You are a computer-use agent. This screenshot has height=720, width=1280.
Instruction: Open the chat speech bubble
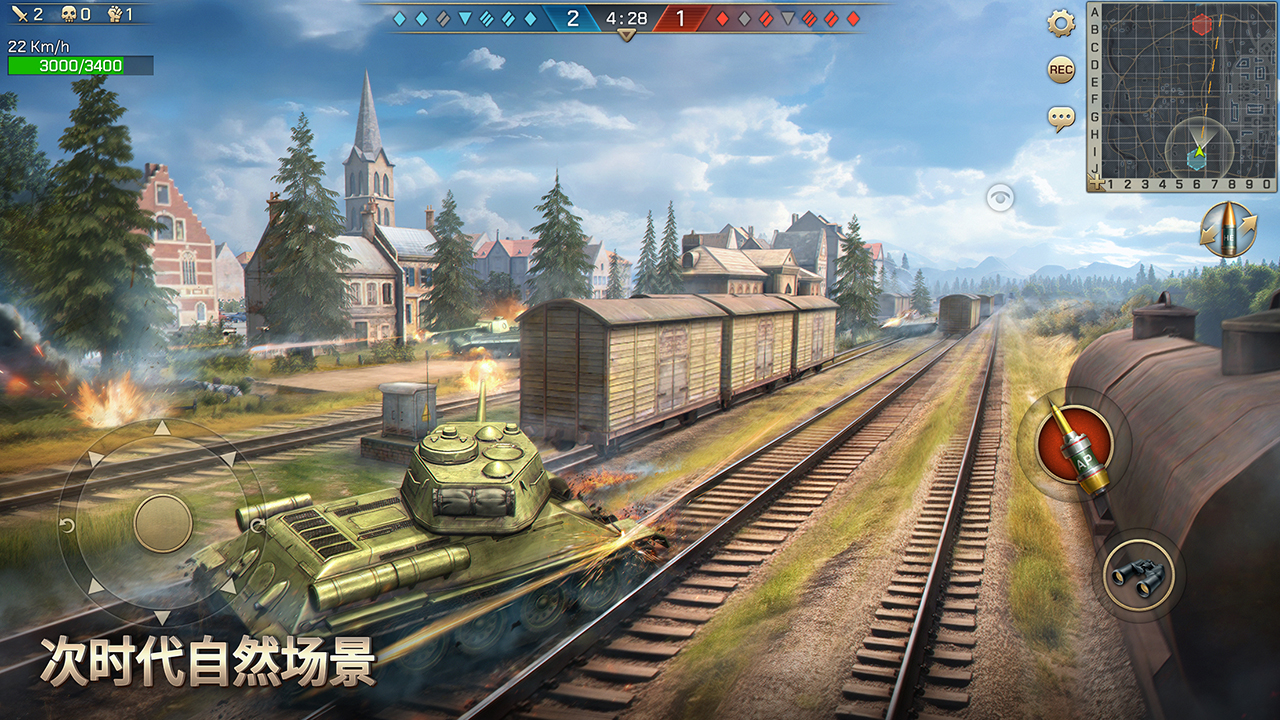pos(1061,119)
